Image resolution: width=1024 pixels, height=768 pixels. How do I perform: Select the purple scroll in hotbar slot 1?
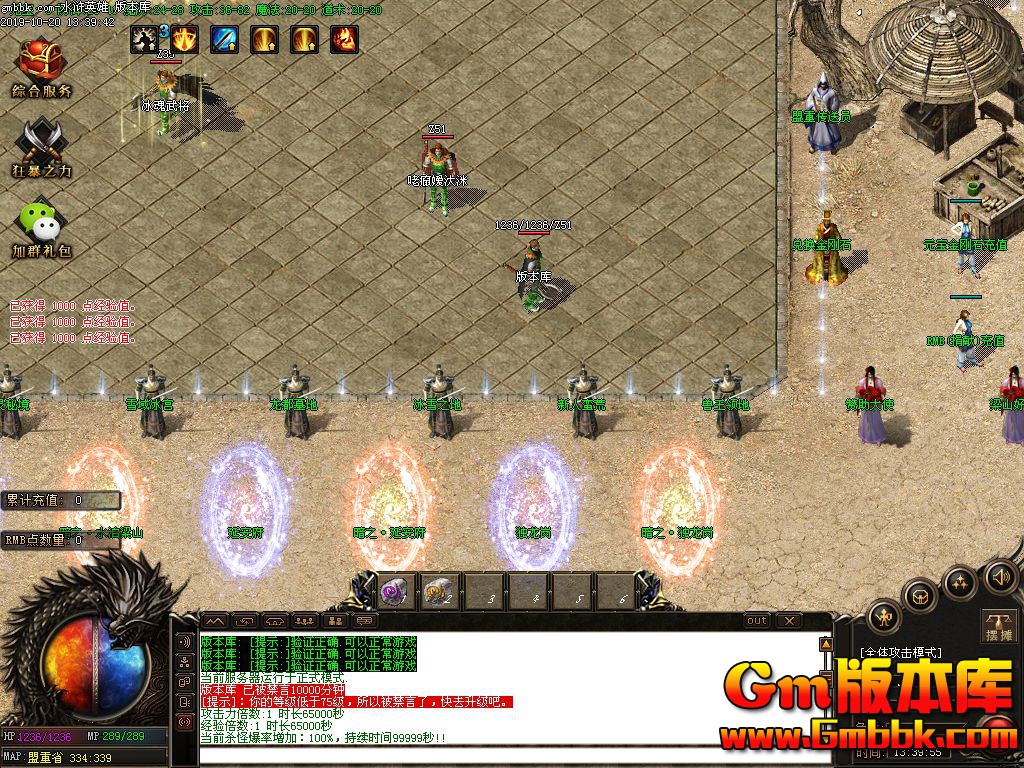[x=393, y=592]
